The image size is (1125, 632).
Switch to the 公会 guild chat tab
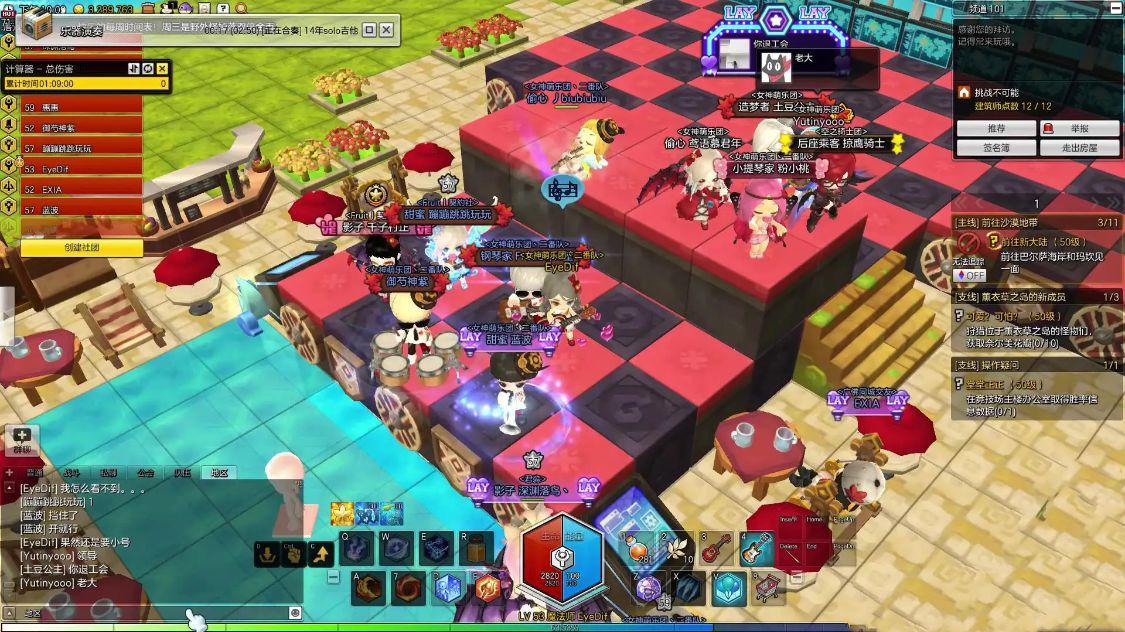tap(146, 472)
